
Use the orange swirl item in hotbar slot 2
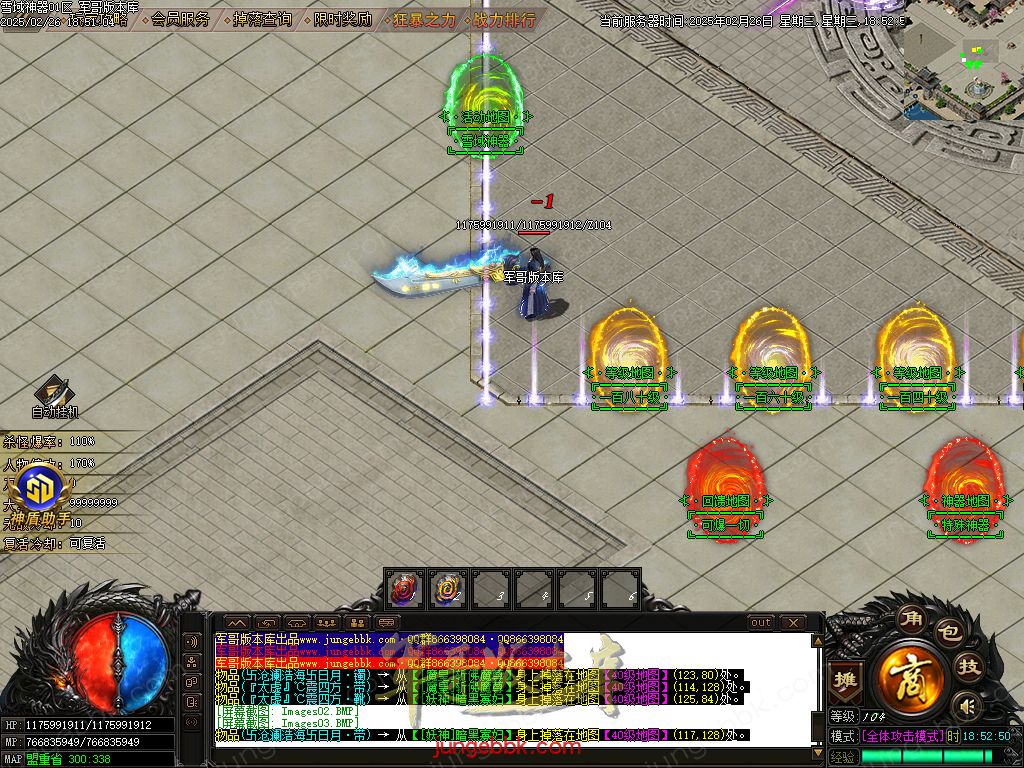(448, 590)
